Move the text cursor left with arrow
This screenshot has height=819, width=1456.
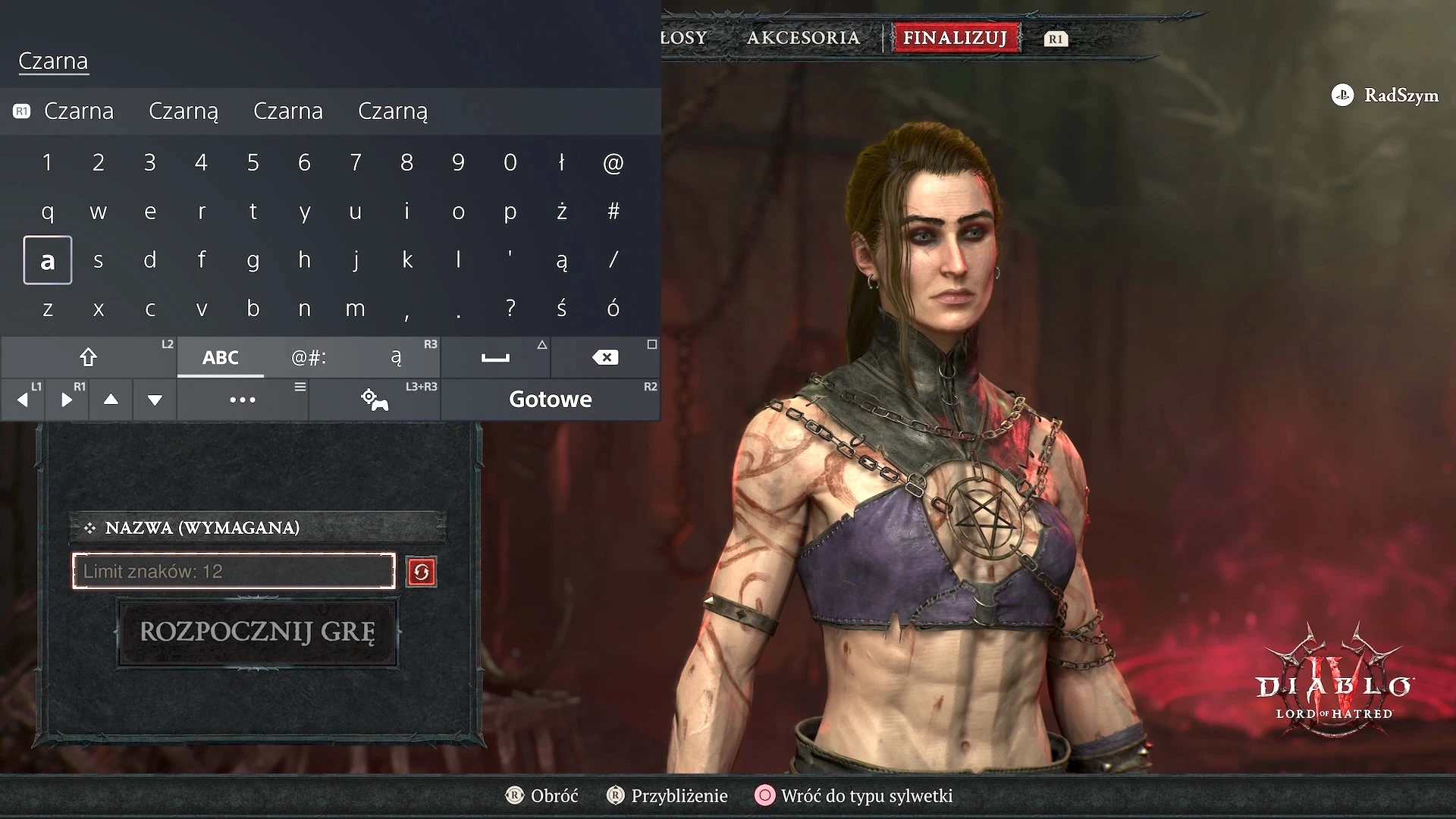point(23,400)
